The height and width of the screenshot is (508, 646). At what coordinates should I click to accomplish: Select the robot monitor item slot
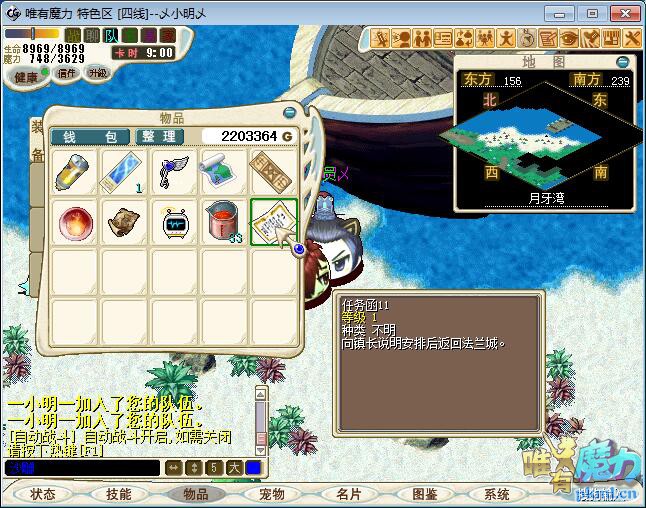174,221
